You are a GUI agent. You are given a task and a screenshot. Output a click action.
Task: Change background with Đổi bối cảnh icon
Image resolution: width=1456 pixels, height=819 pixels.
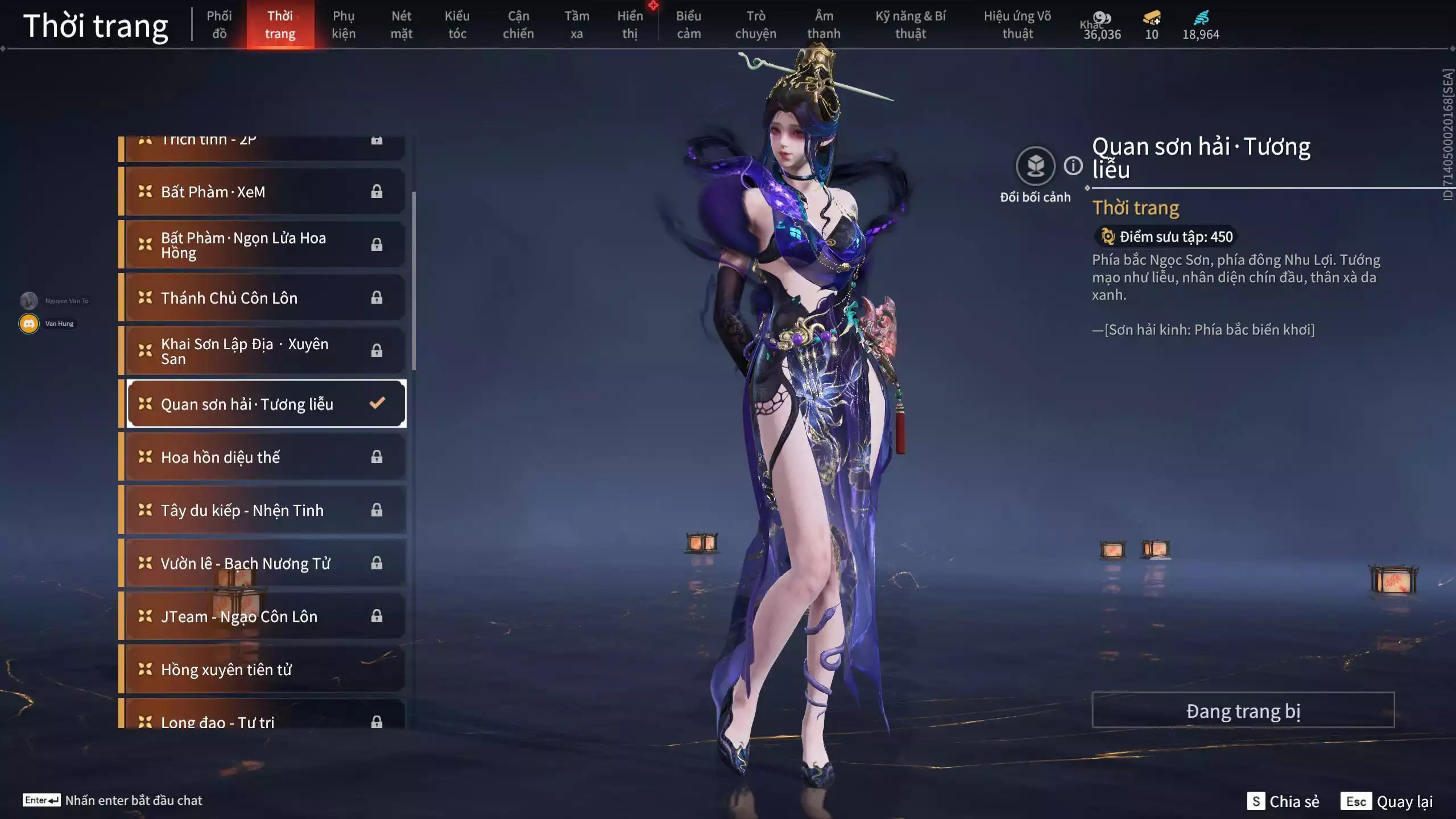(1035, 166)
